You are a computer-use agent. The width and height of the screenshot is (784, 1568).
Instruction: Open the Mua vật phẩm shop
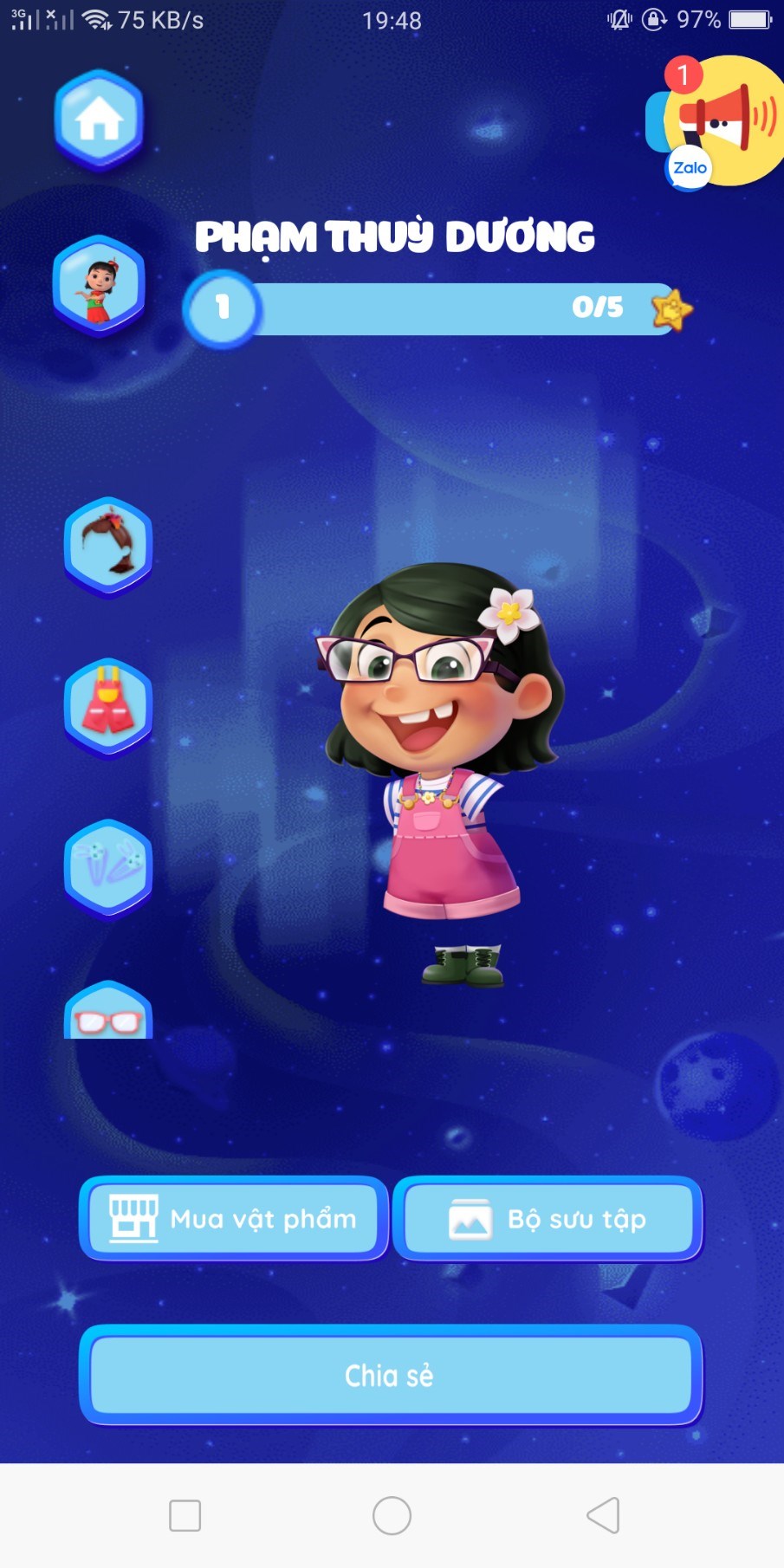pos(233,1219)
